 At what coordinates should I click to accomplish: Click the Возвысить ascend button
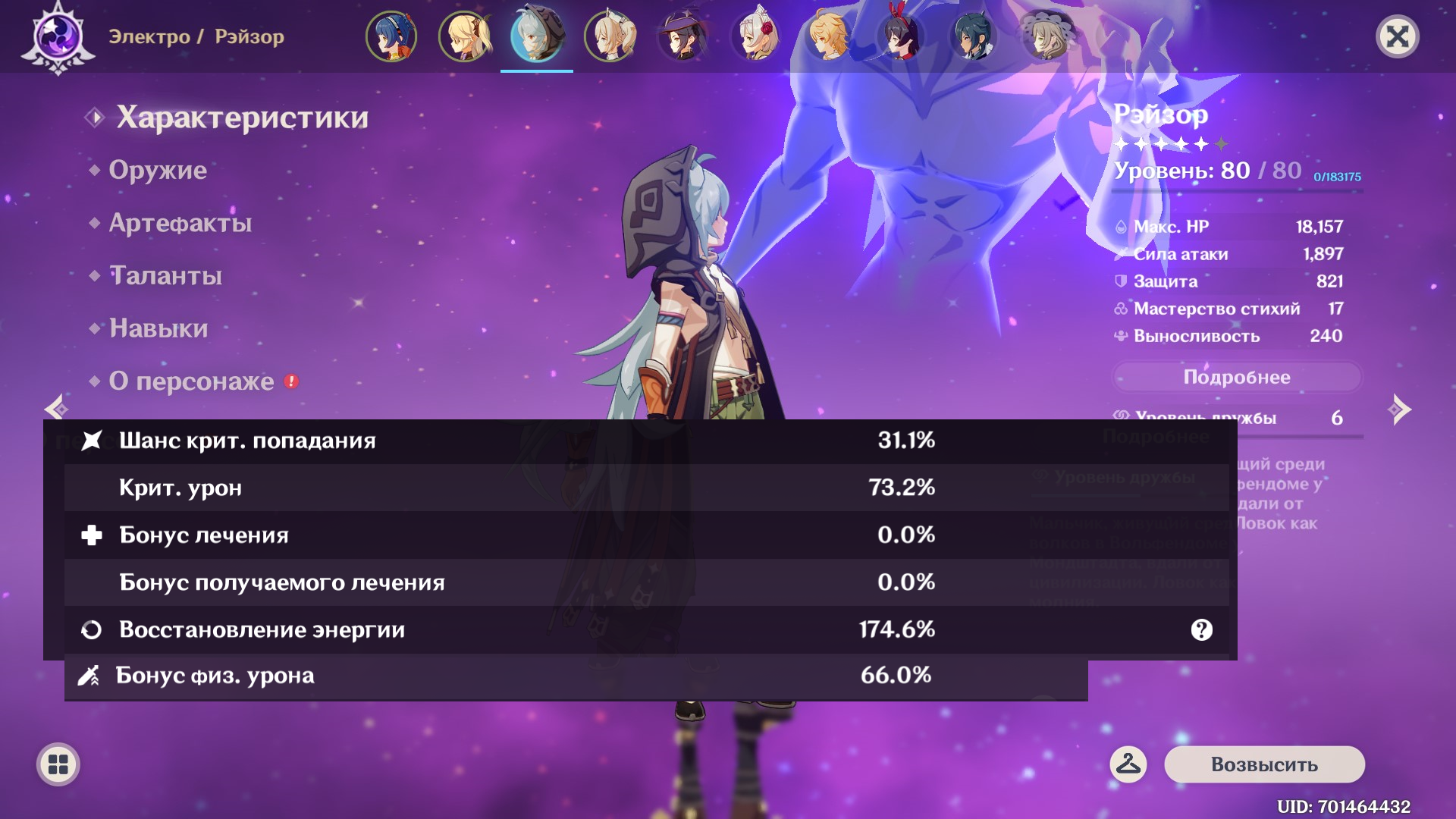[x=1264, y=764]
